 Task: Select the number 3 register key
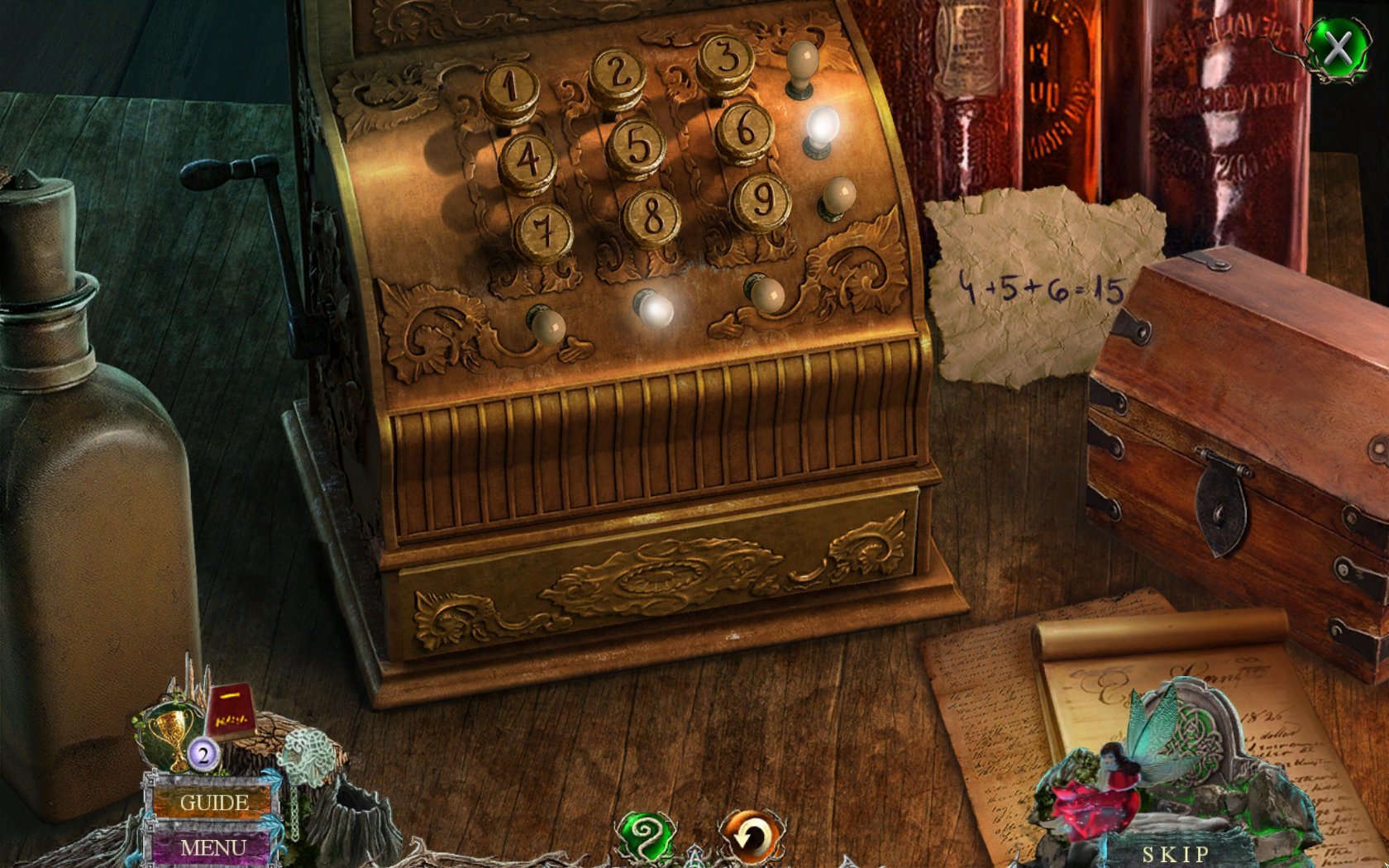[725, 56]
